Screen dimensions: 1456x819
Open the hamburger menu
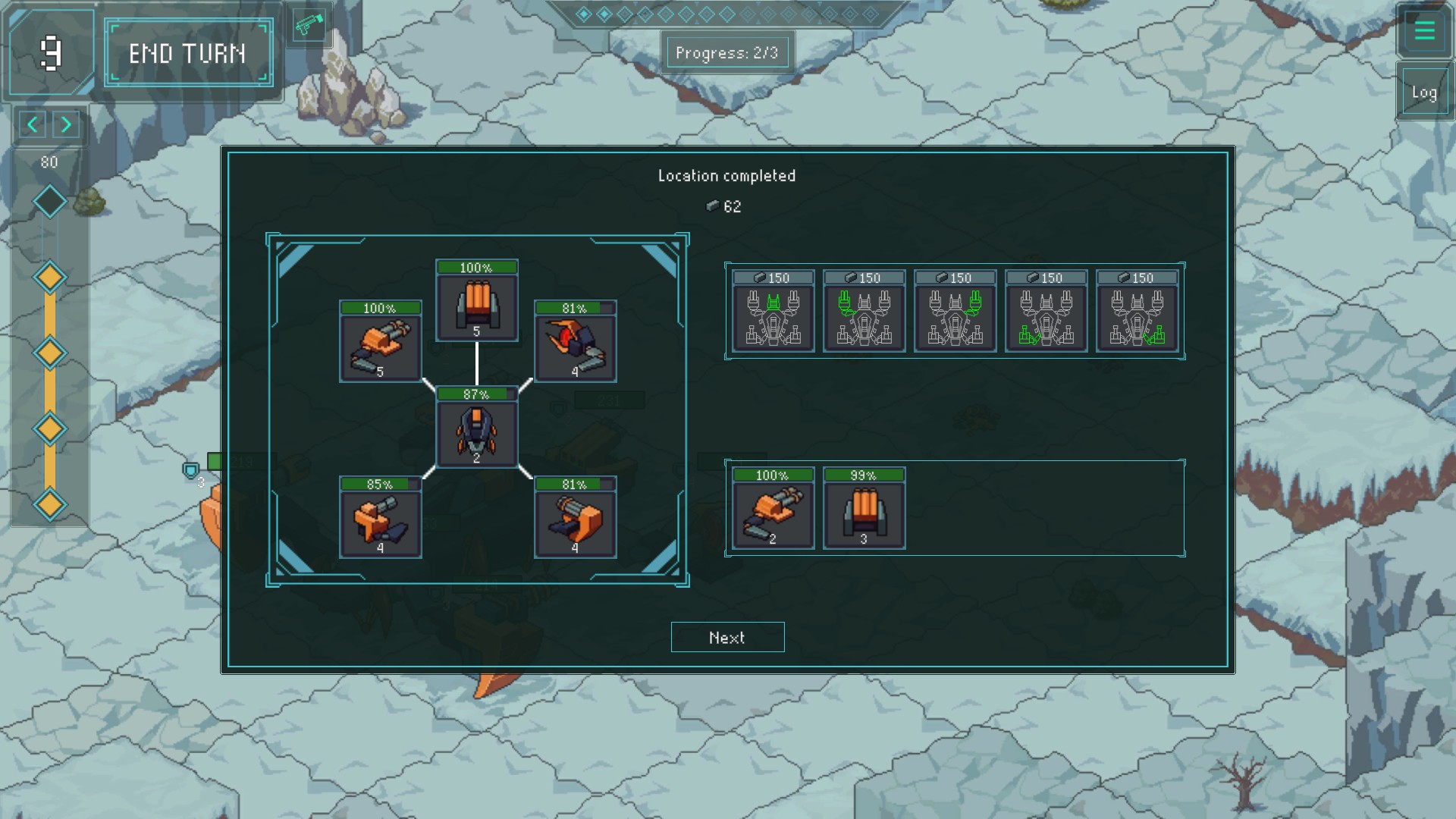(1424, 30)
